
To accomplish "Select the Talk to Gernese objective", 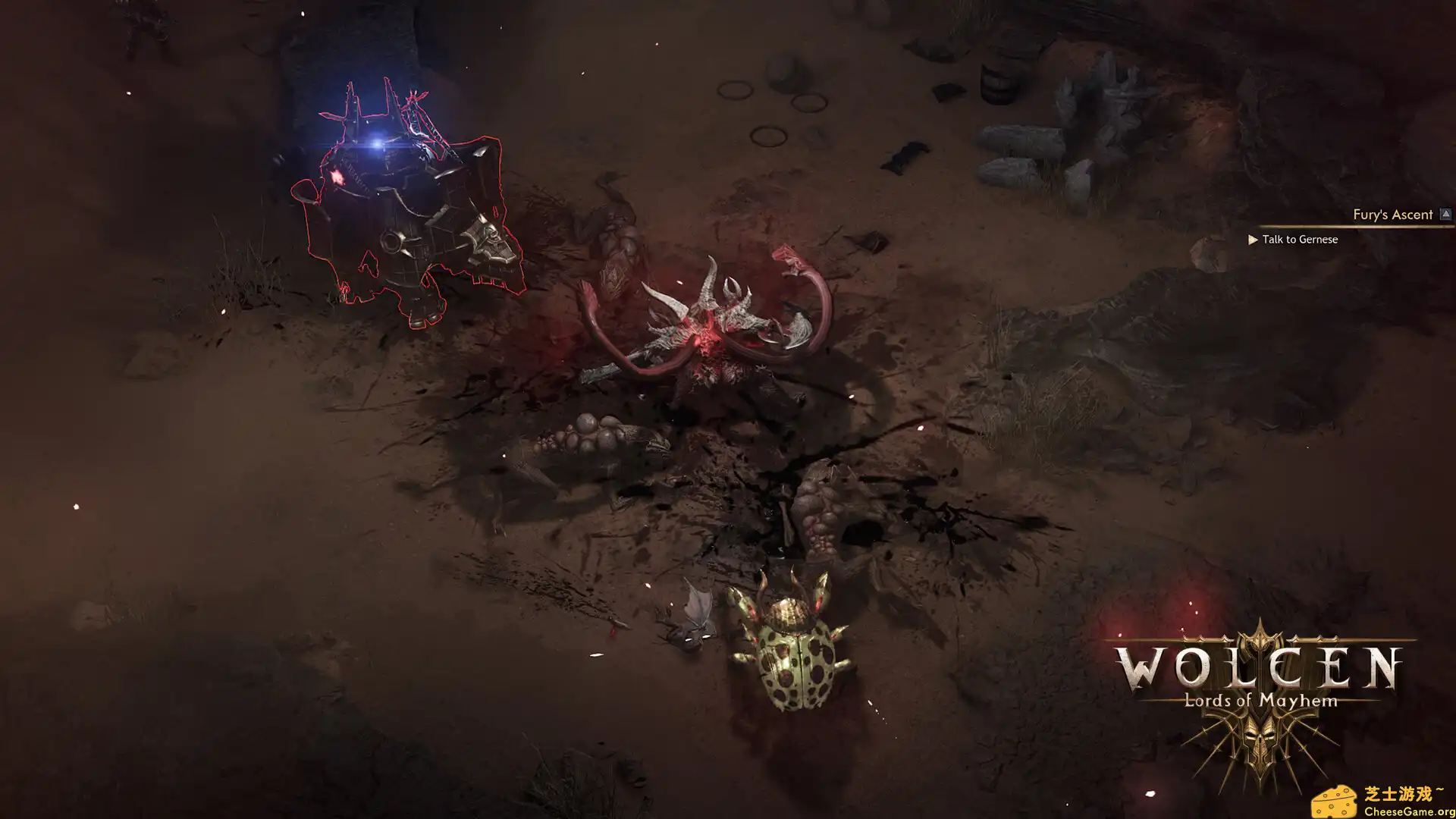I will pyautogui.click(x=1299, y=240).
